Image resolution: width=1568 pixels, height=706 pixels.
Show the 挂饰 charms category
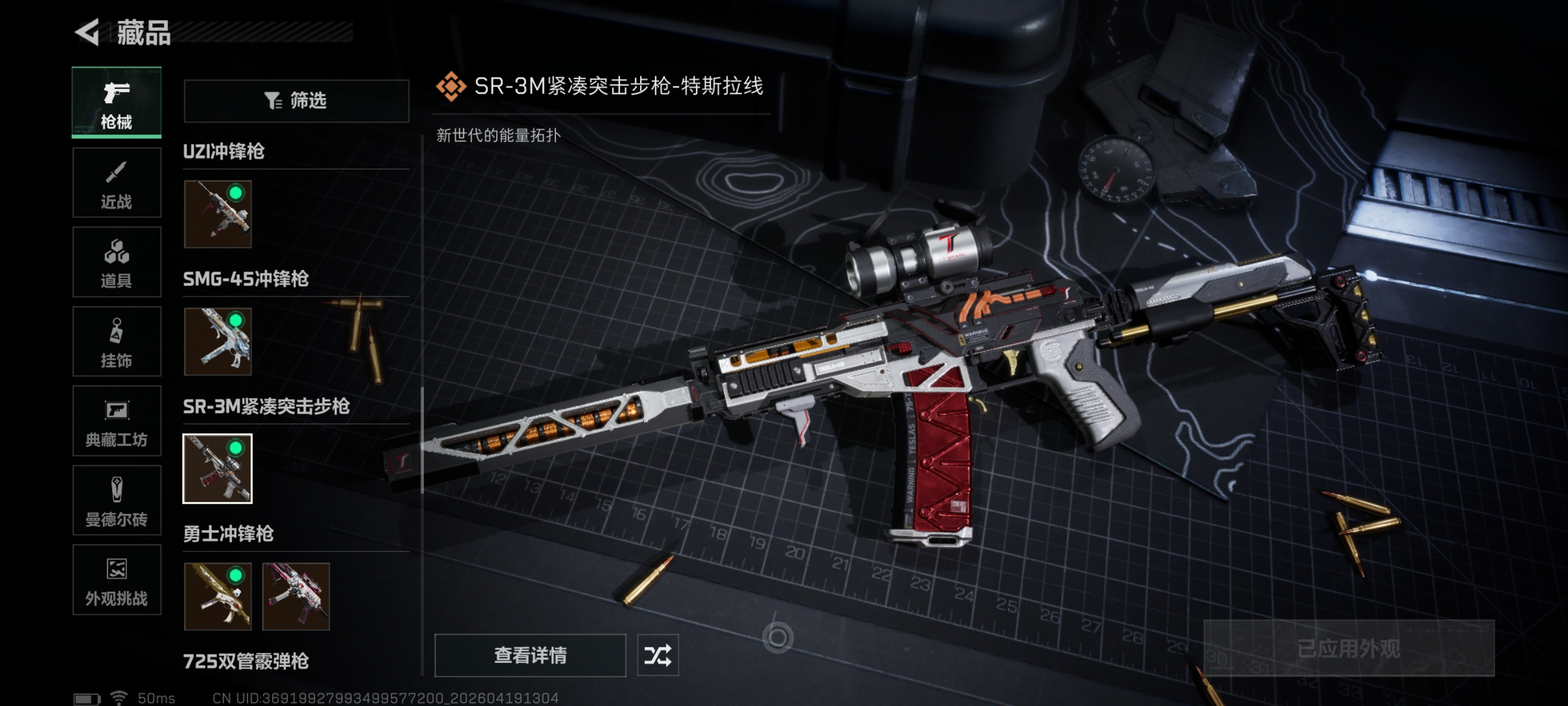(116, 342)
